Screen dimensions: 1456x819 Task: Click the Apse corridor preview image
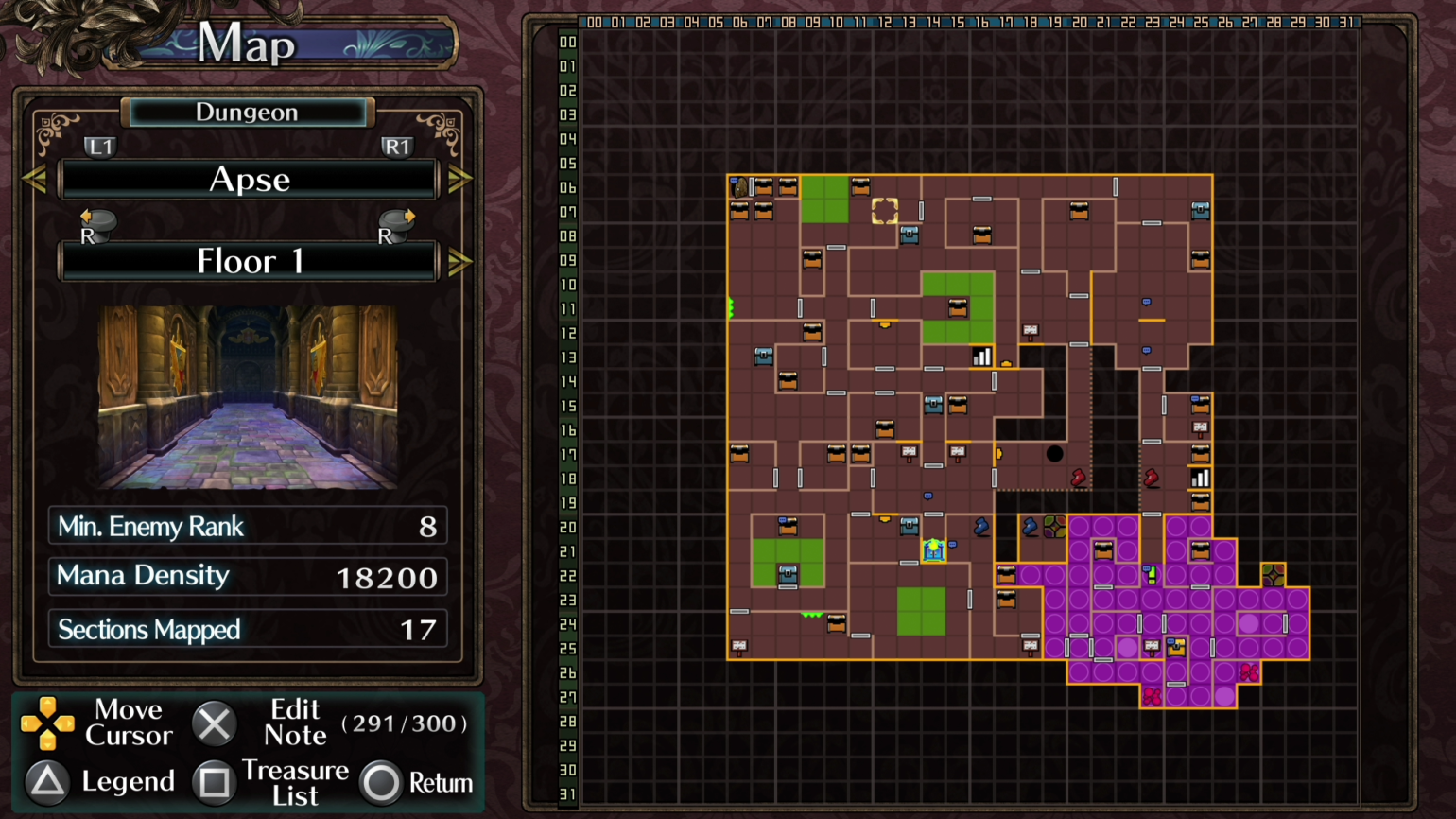[x=248, y=397]
